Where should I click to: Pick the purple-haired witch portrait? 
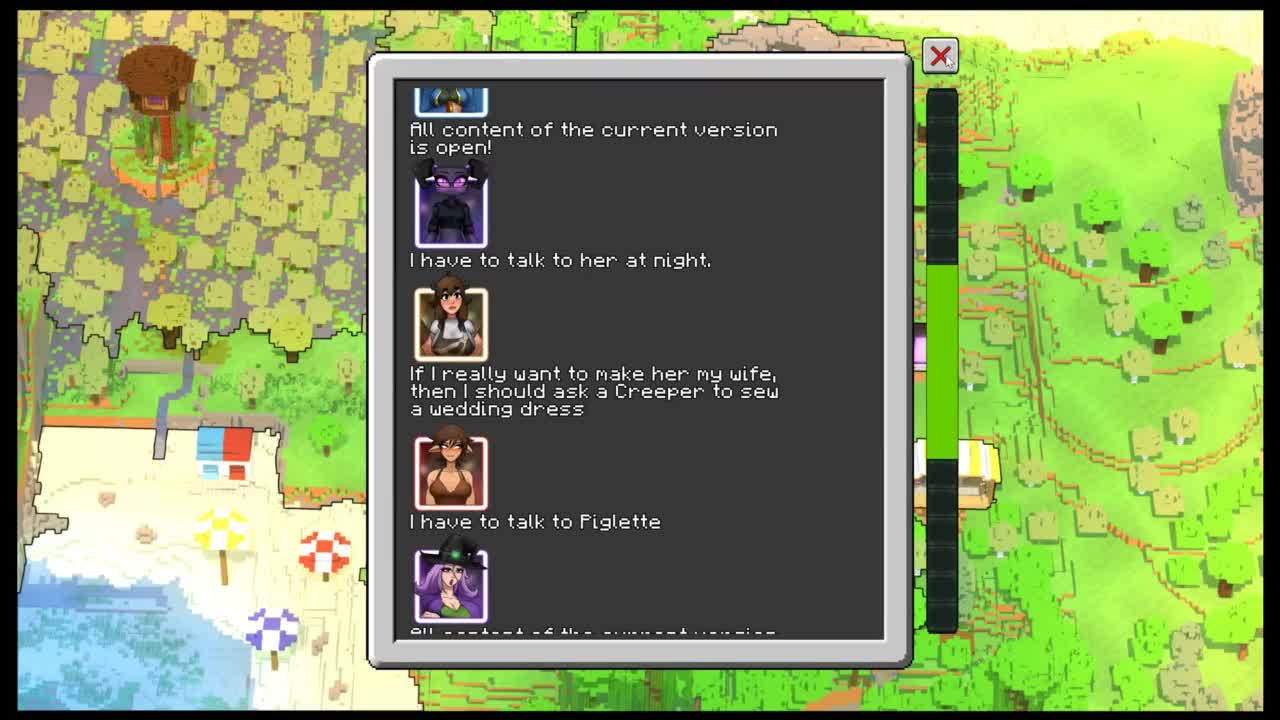point(451,586)
